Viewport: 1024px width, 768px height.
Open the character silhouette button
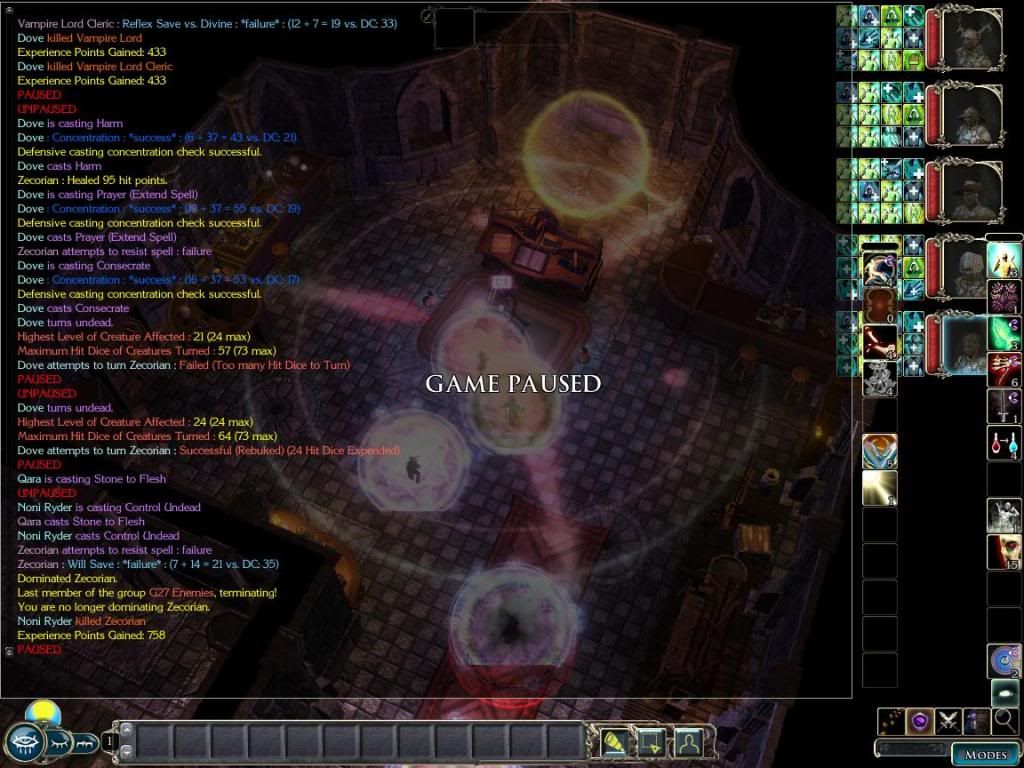click(687, 742)
